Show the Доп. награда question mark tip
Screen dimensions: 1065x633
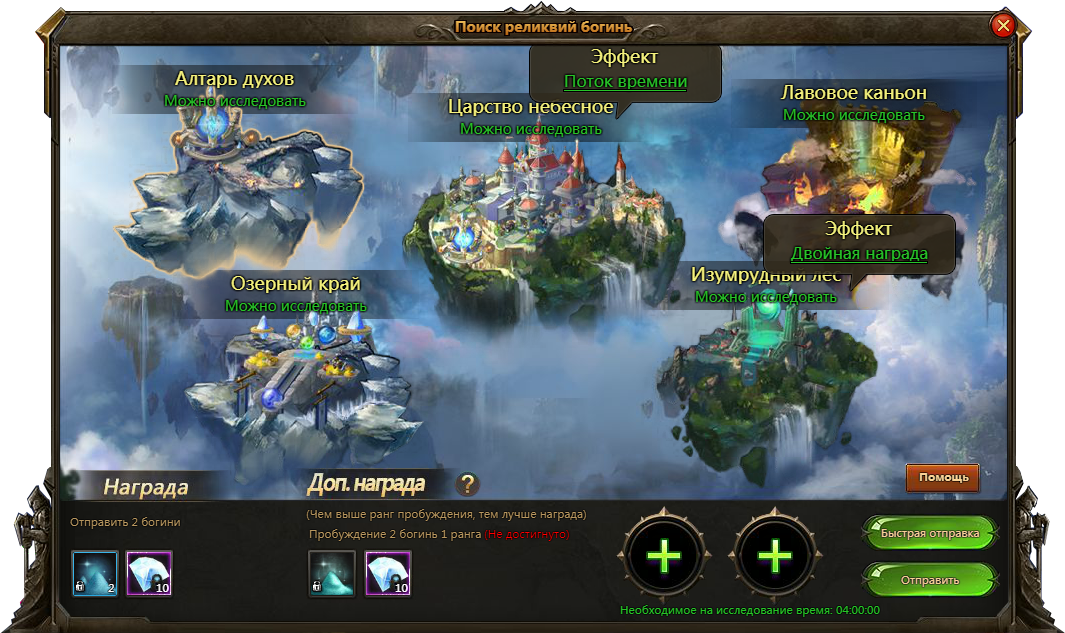click(x=467, y=485)
